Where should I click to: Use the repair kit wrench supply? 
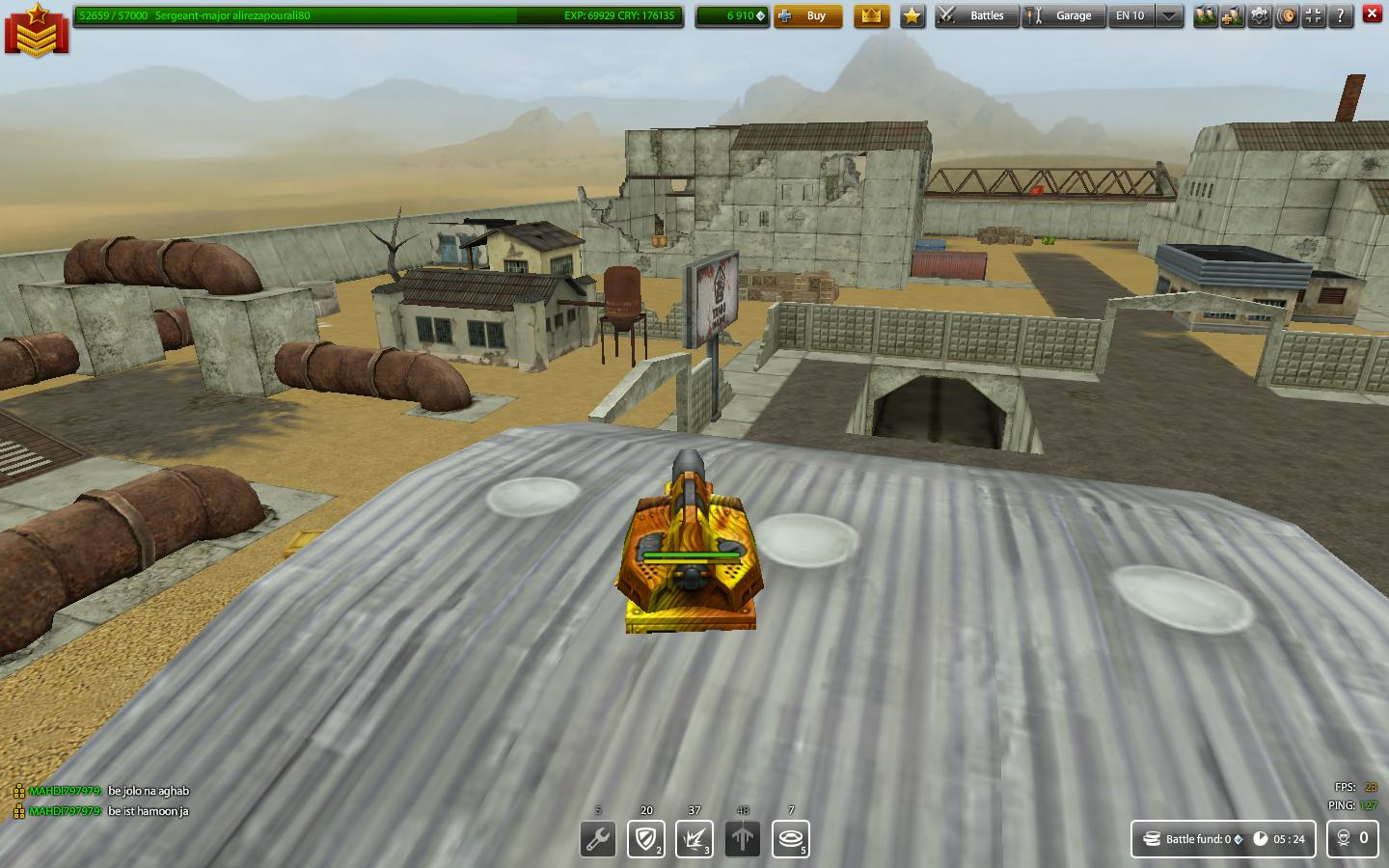tap(598, 838)
